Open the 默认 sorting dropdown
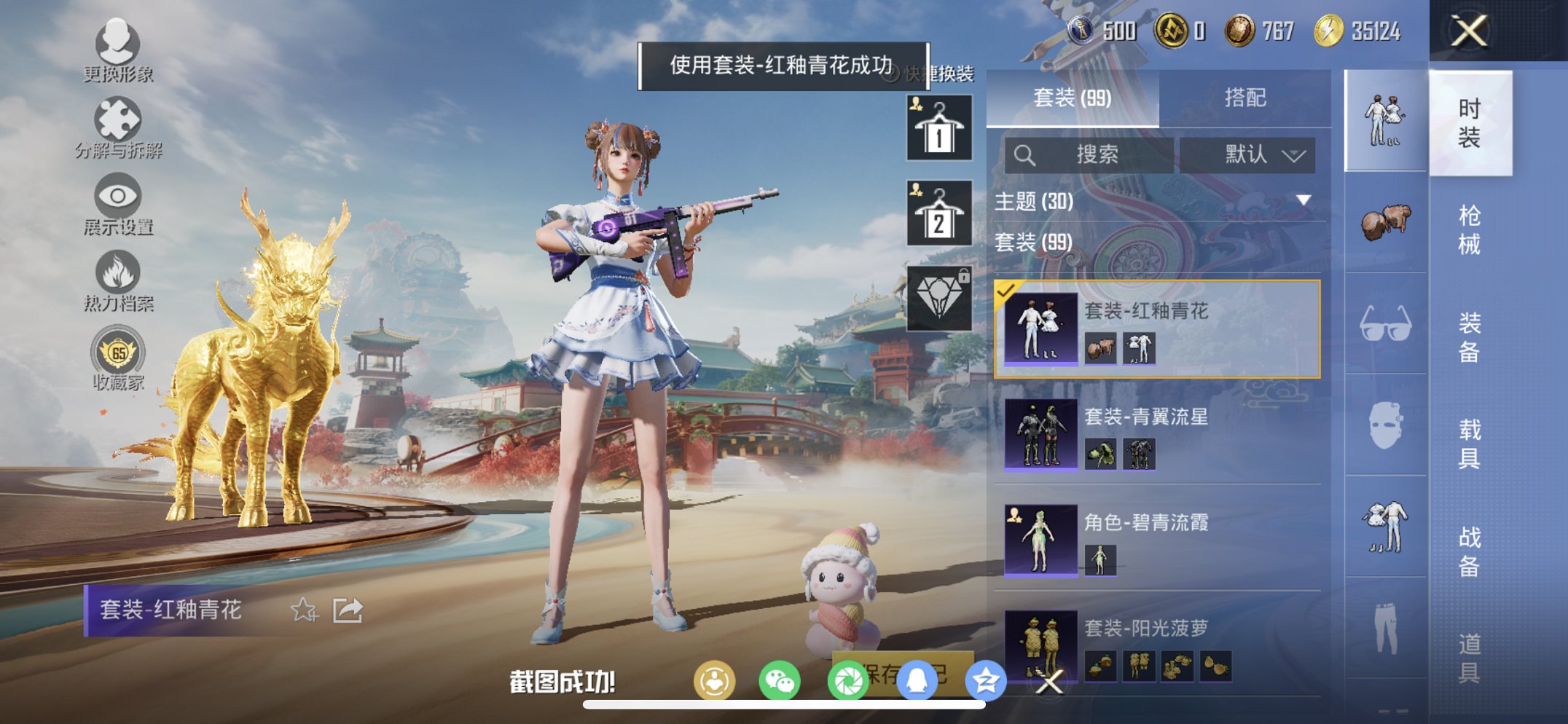The height and width of the screenshot is (724, 1568). 1257,155
